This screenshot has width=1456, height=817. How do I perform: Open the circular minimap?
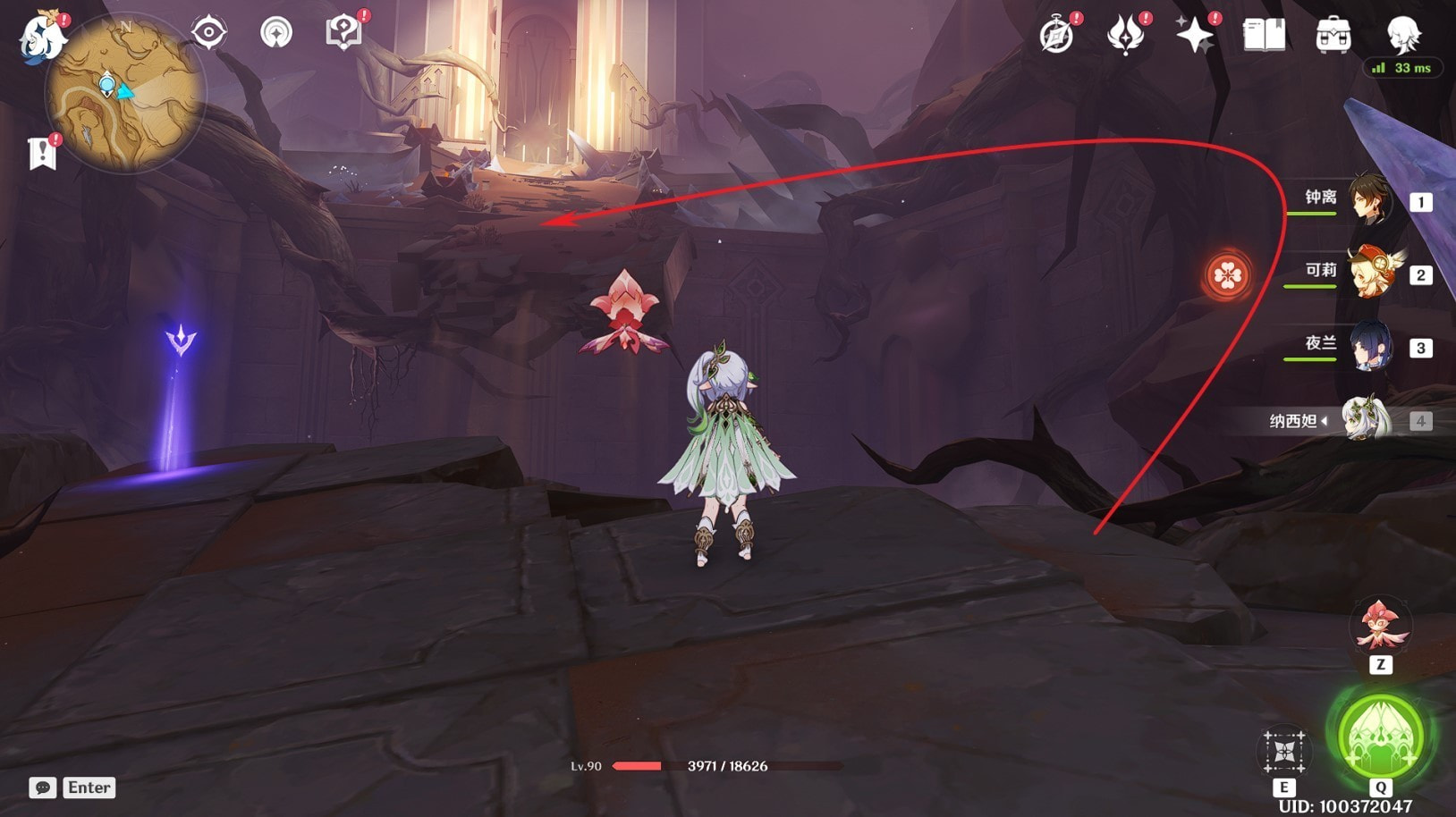(124, 93)
